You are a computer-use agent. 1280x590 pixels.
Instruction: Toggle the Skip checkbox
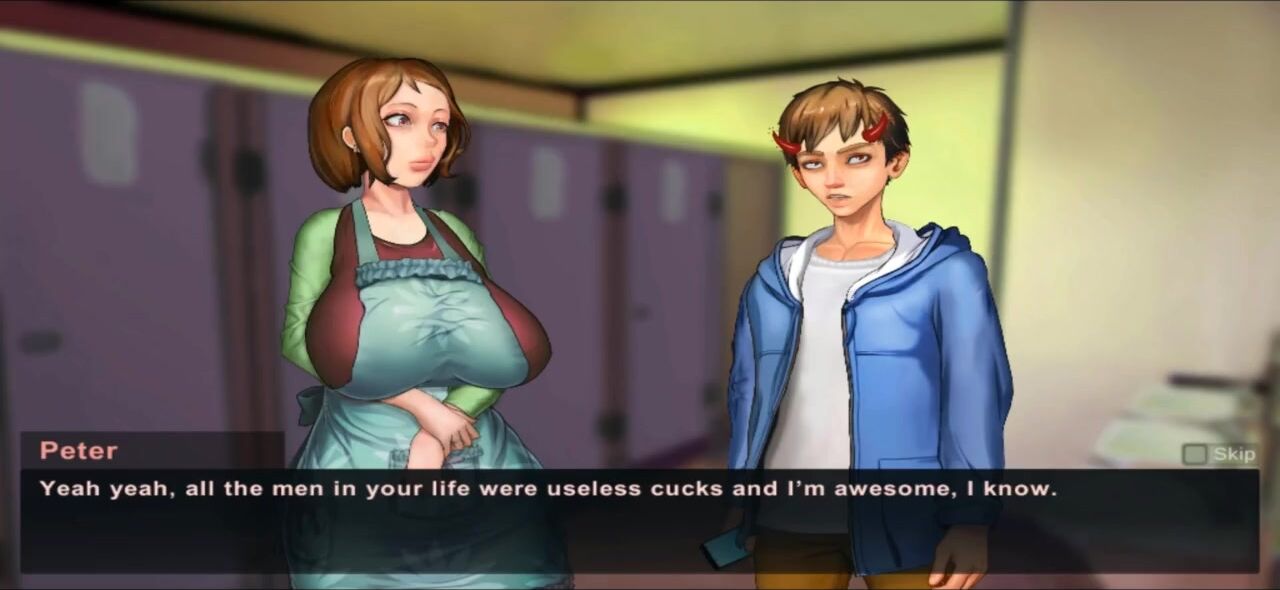tap(1194, 454)
